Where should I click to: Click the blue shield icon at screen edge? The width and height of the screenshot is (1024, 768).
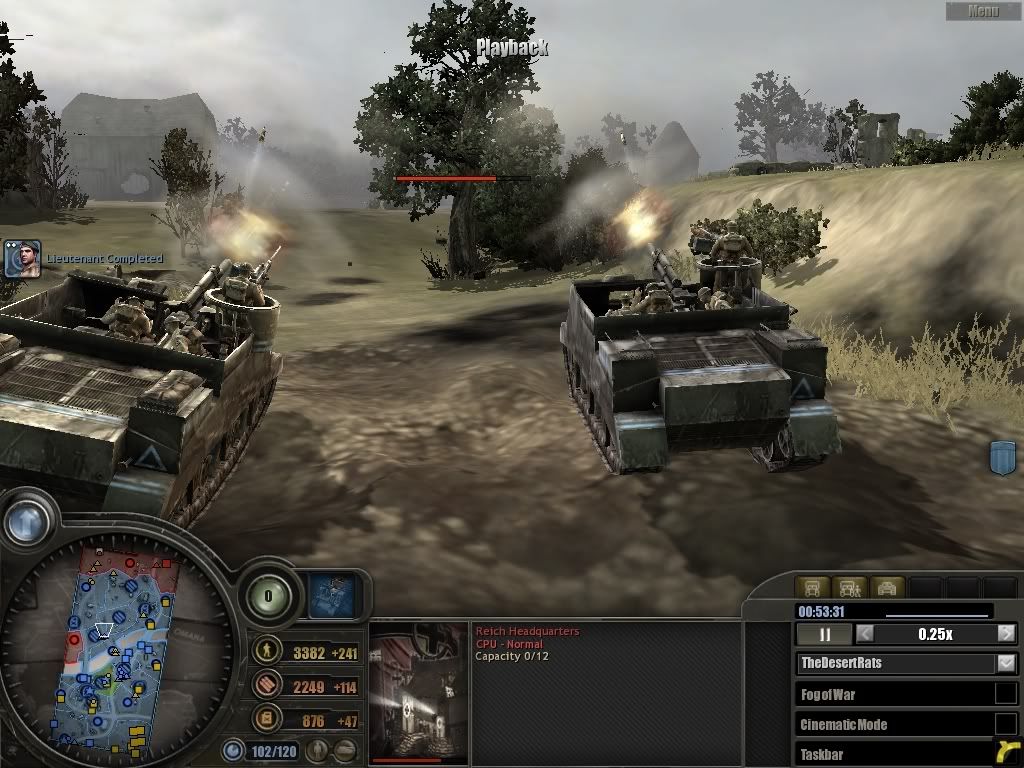[x=1002, y=459]
